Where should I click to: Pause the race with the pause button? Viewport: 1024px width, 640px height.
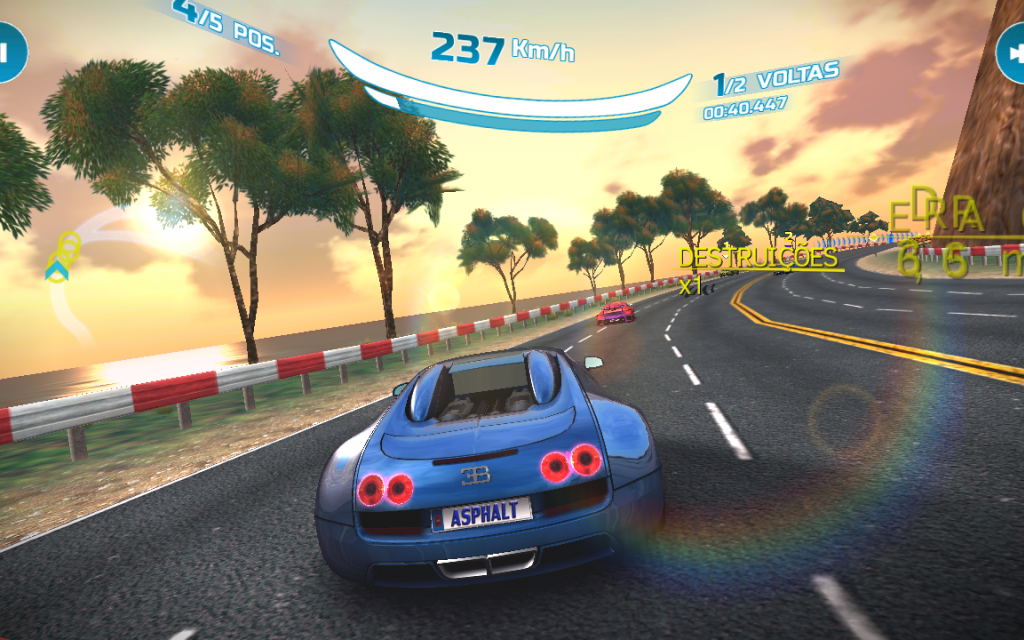coord(8,51)
